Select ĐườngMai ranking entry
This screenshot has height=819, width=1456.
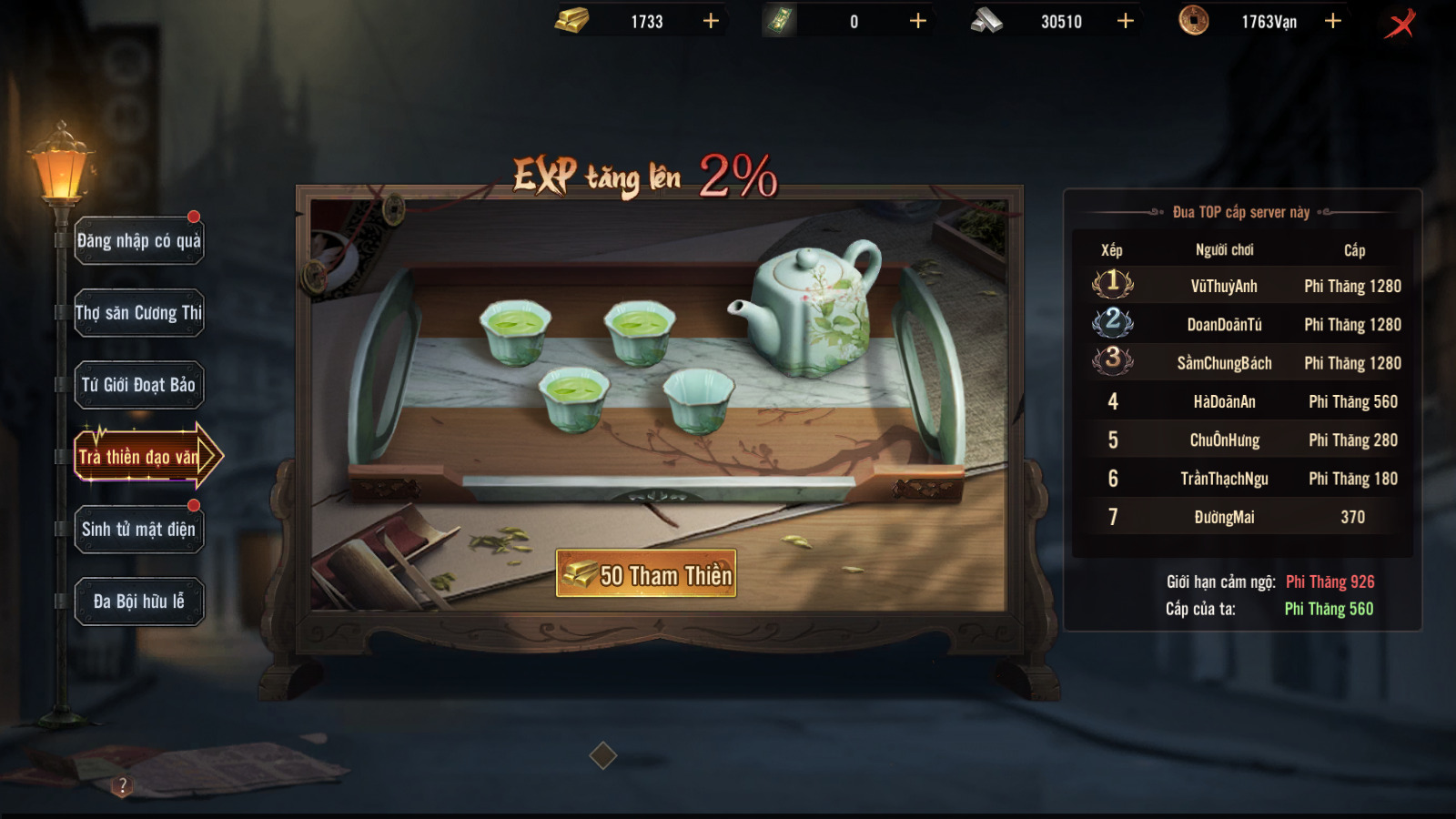point(1243,517)
